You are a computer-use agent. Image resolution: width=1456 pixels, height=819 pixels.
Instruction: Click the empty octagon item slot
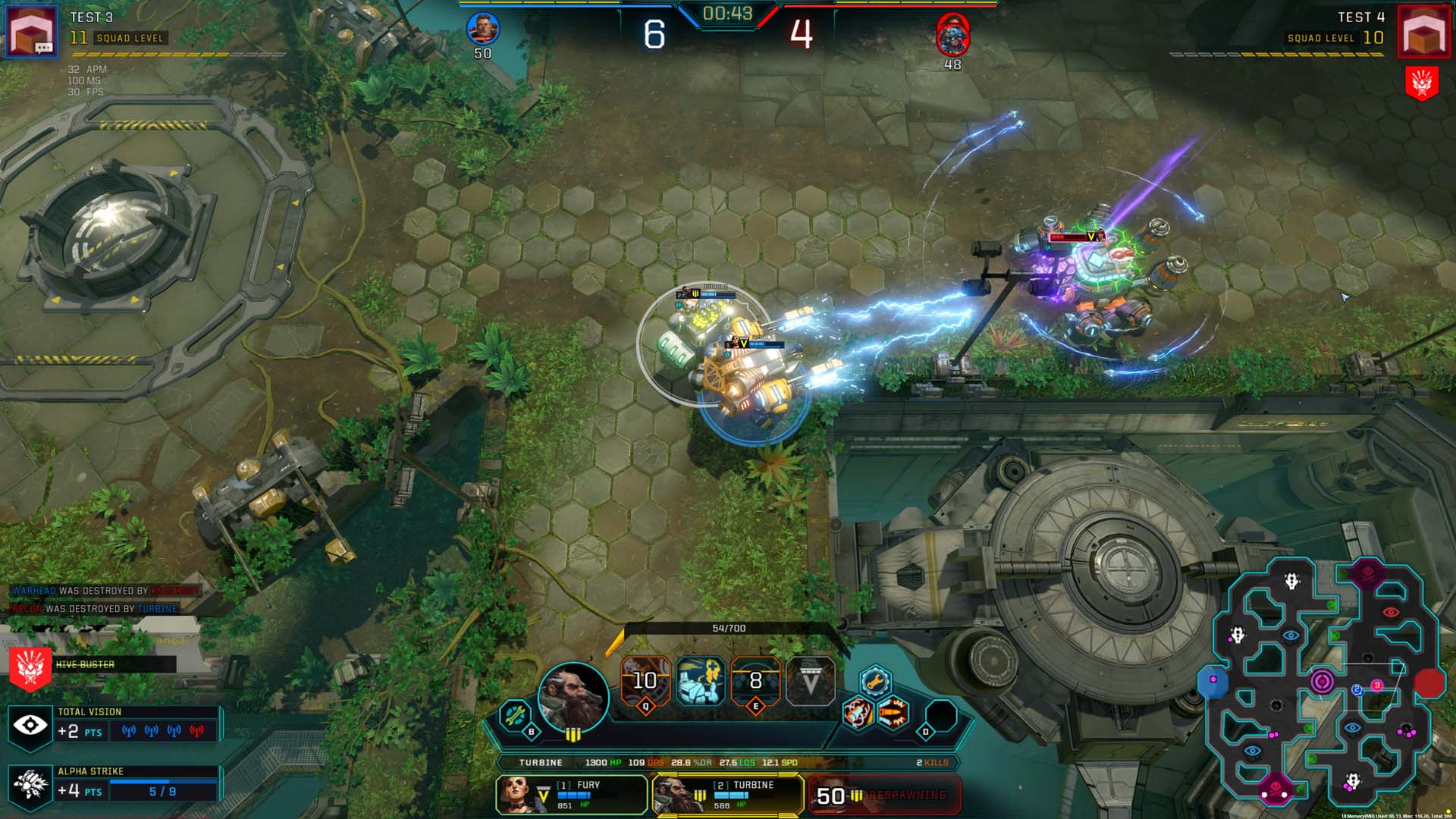click(942, 715)
